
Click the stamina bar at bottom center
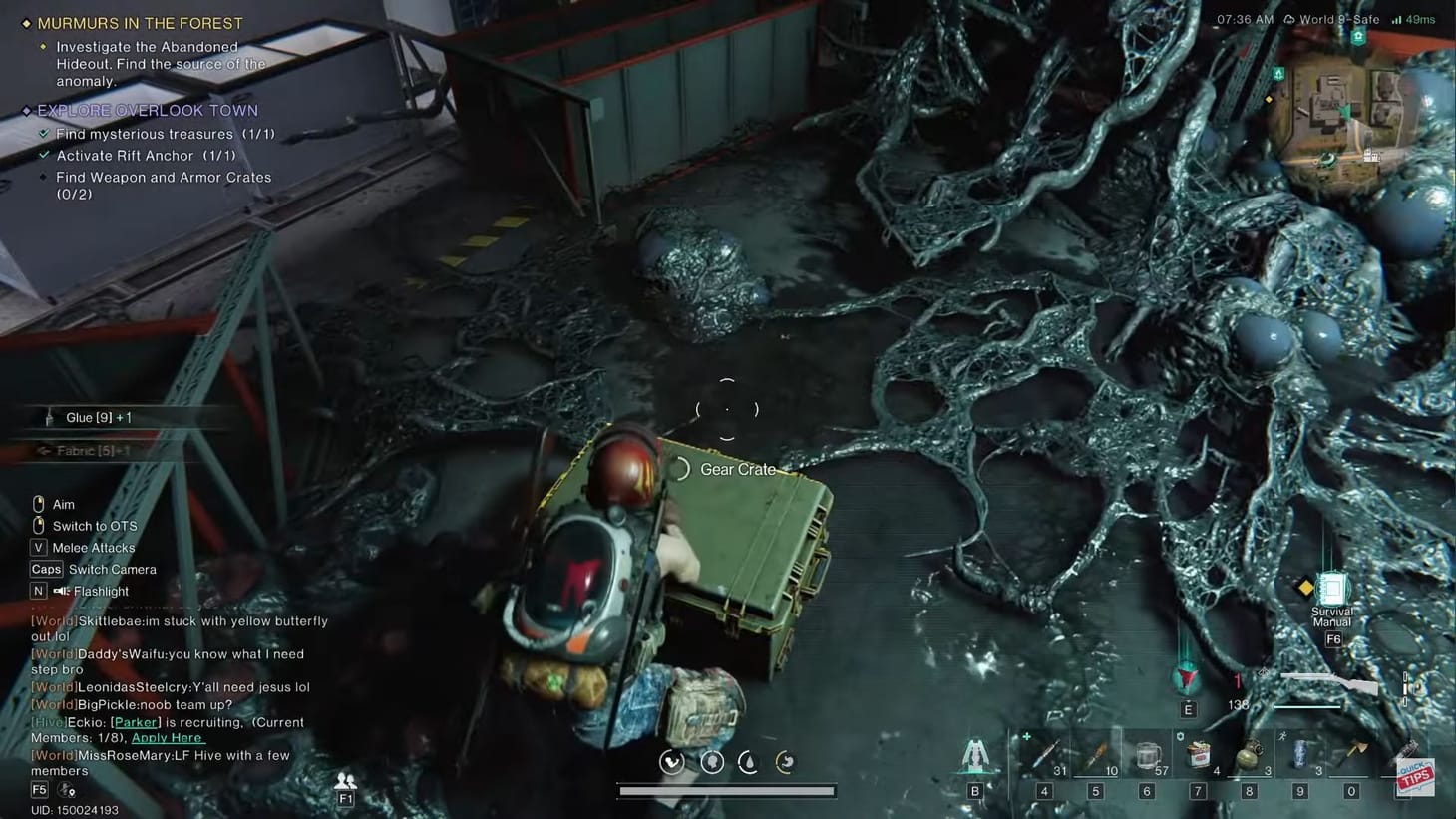tap(727, 790)
